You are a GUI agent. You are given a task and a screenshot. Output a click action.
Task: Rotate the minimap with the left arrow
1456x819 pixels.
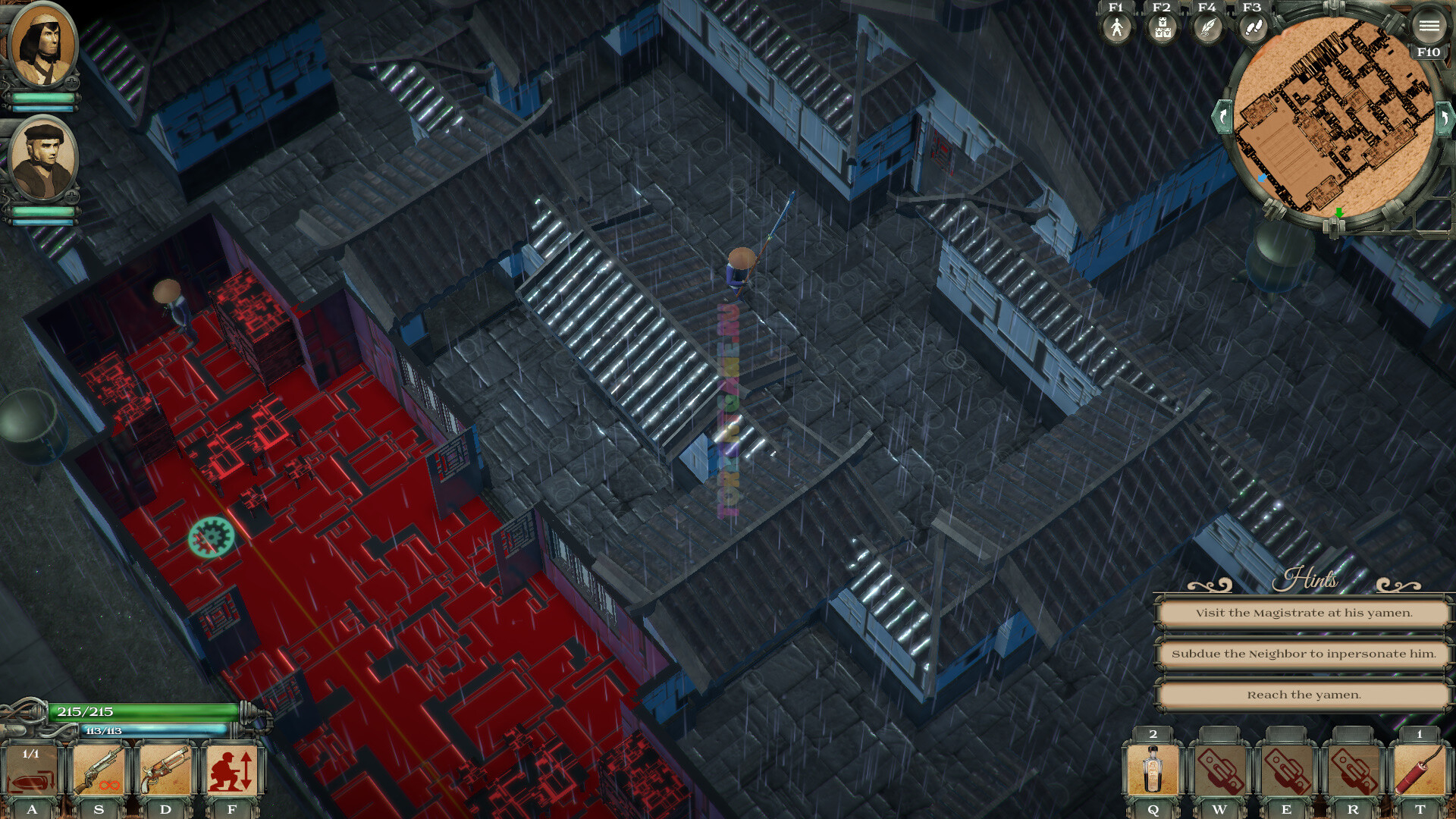[x=1222, y=118]
